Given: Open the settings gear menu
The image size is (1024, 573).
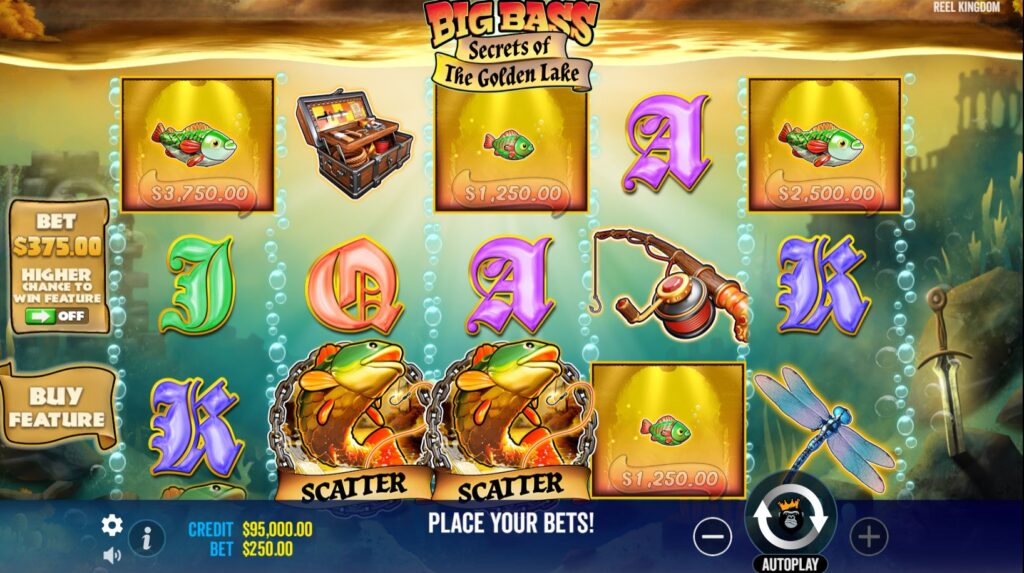Looking at the screenshot, I should (112, 525).
